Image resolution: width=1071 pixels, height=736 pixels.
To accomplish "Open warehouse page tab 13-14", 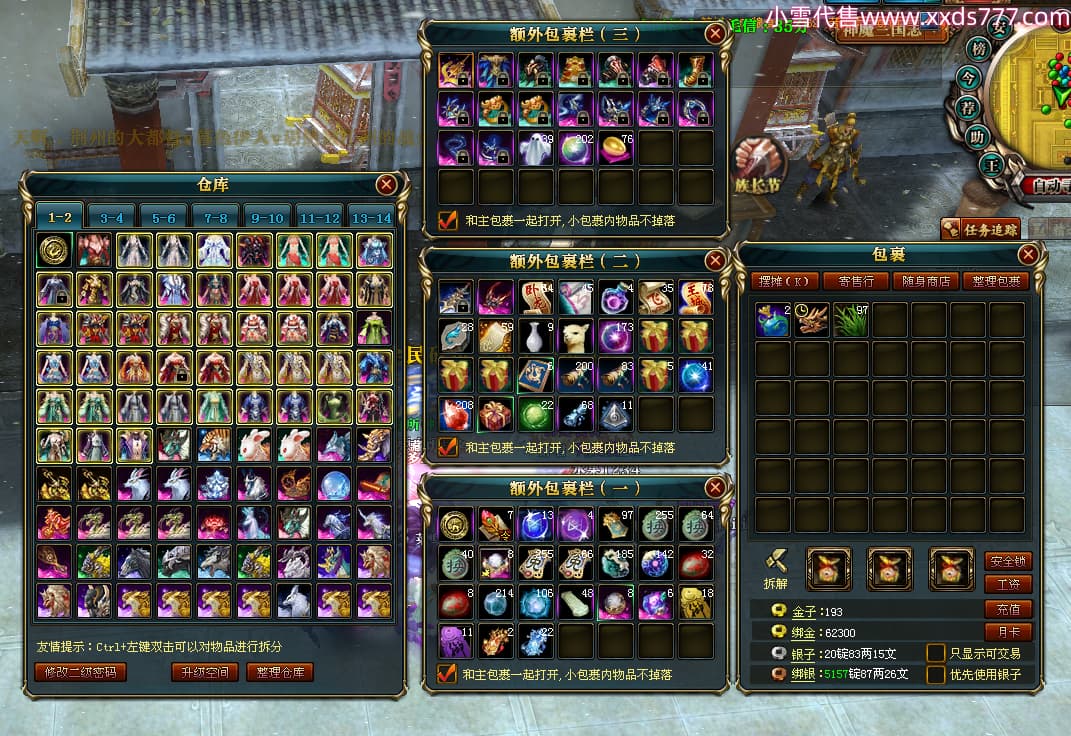I will 372,217.
